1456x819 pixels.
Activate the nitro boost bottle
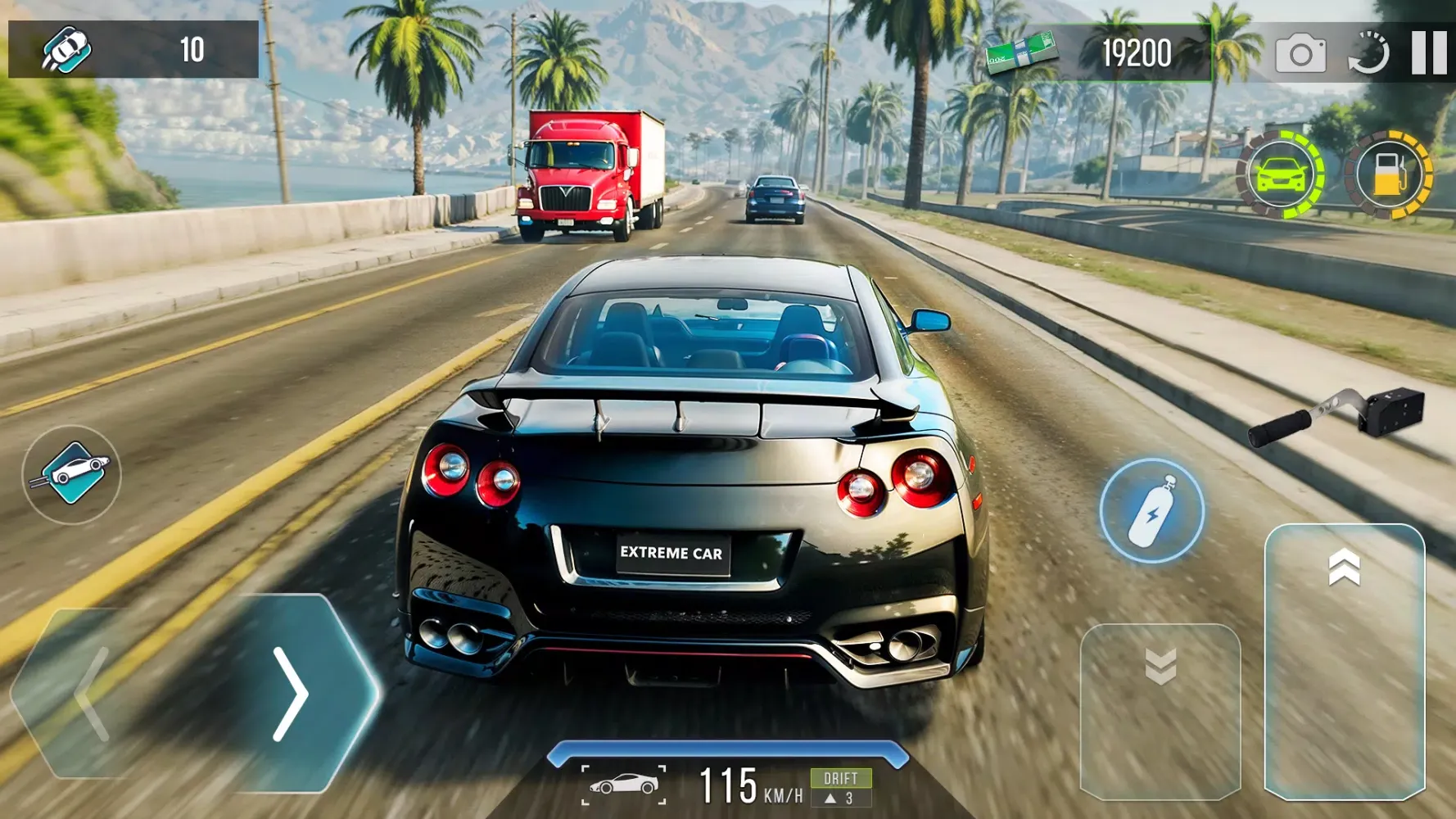click(1151, 511)
